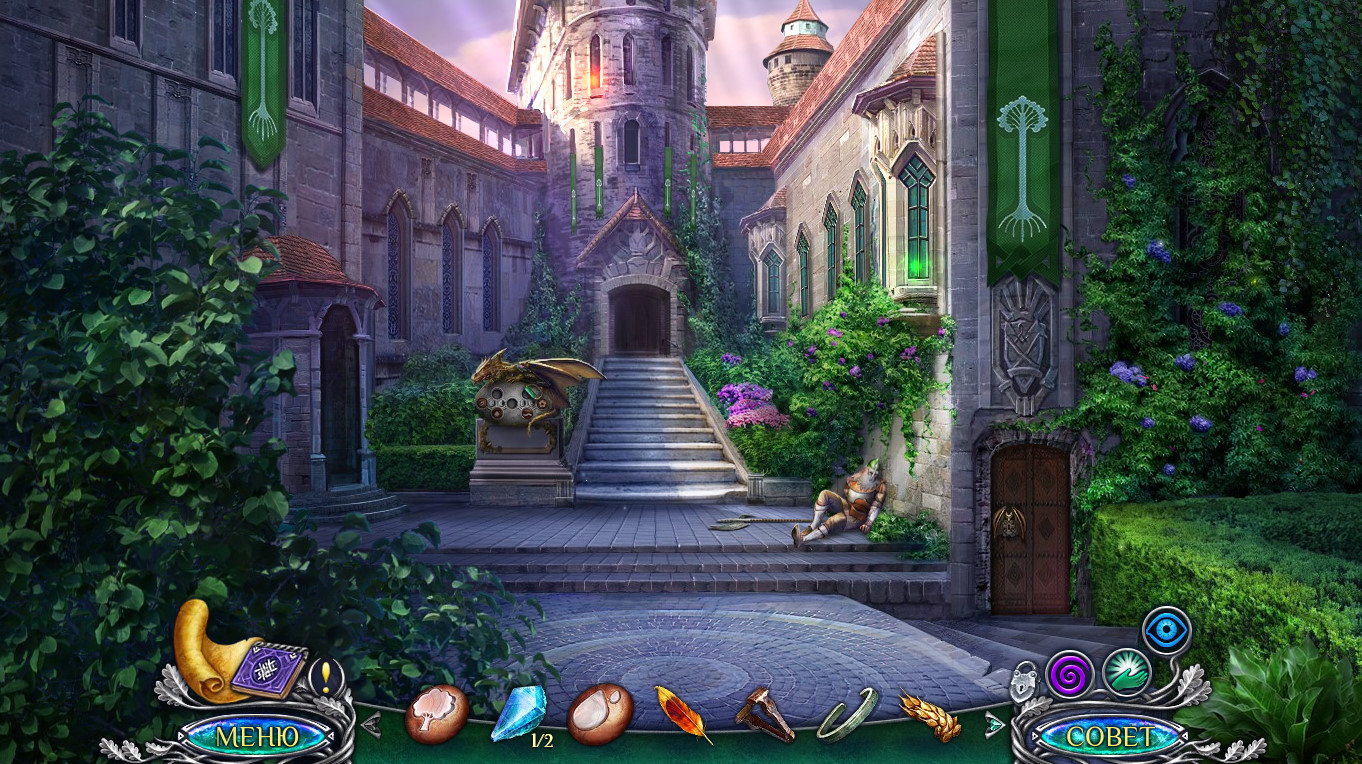This screenshot has height=764, width=1362.
Task: Pick the blue crystal shard item
Action: click(x=518, y=713)
